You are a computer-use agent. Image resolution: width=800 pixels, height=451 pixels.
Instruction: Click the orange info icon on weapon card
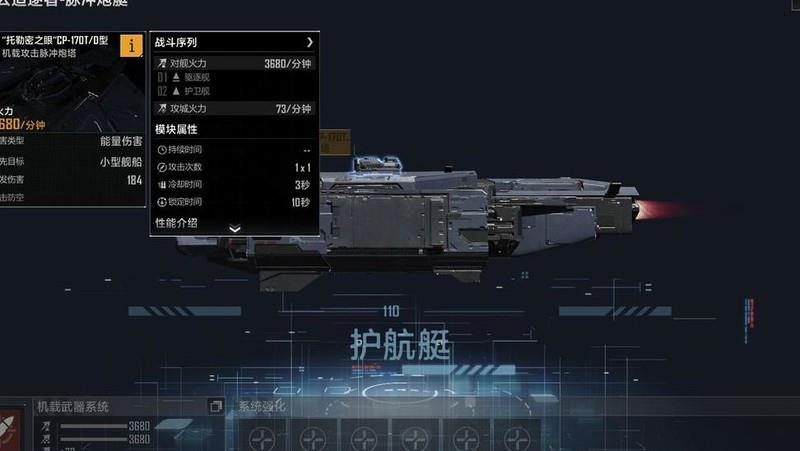pos(131,45)
